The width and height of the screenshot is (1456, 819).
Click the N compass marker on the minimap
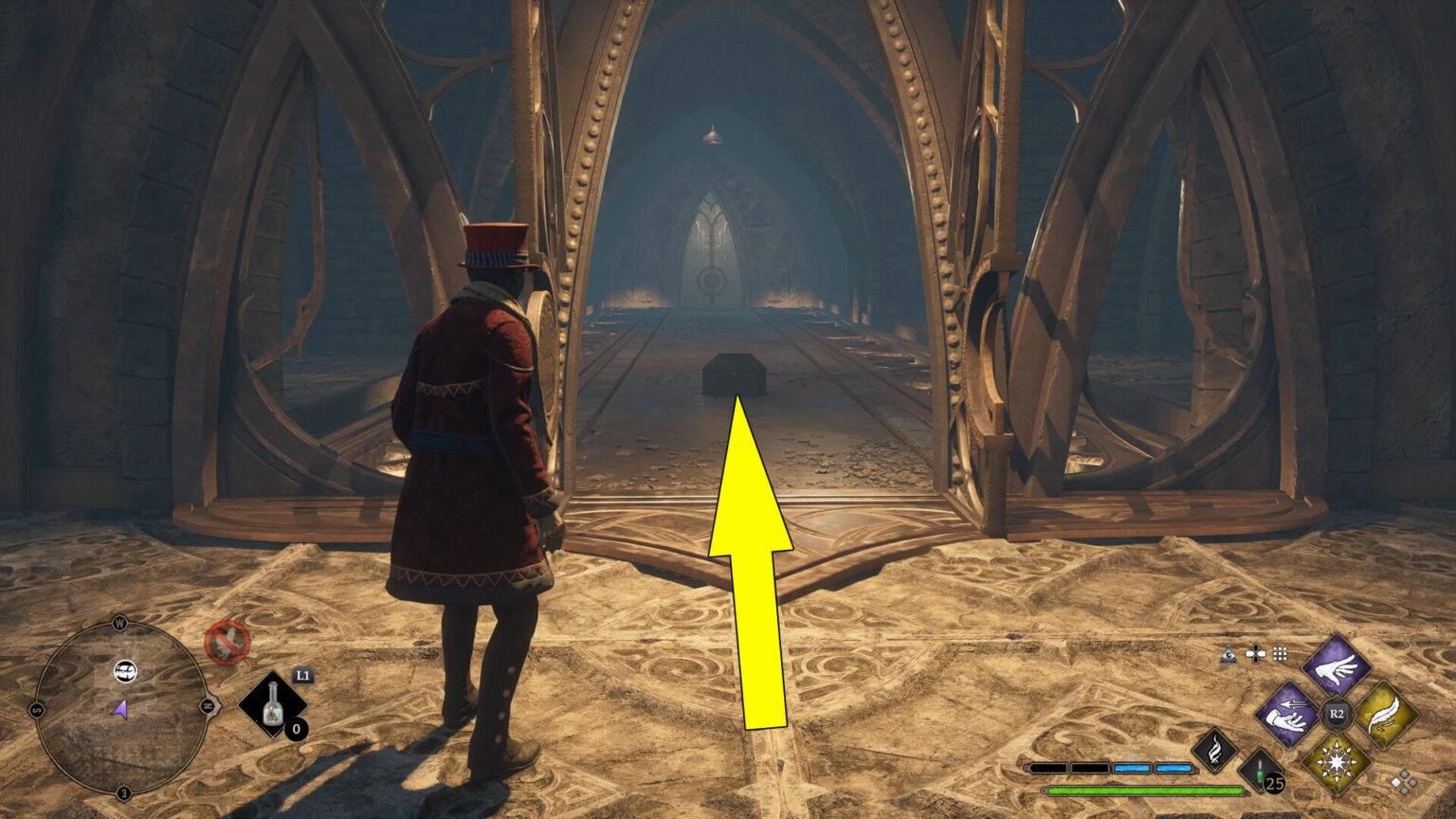click(209, 705)
